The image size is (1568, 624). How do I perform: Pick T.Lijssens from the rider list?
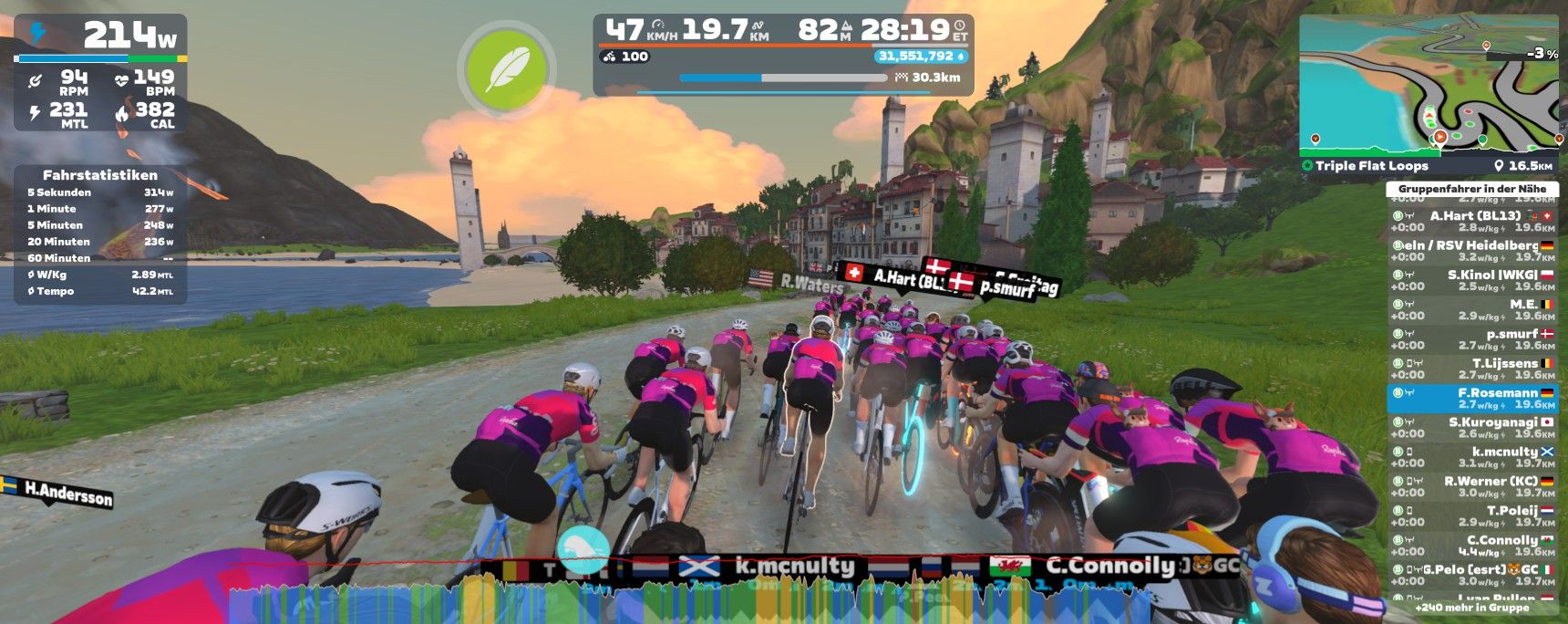pos(1472,369)
